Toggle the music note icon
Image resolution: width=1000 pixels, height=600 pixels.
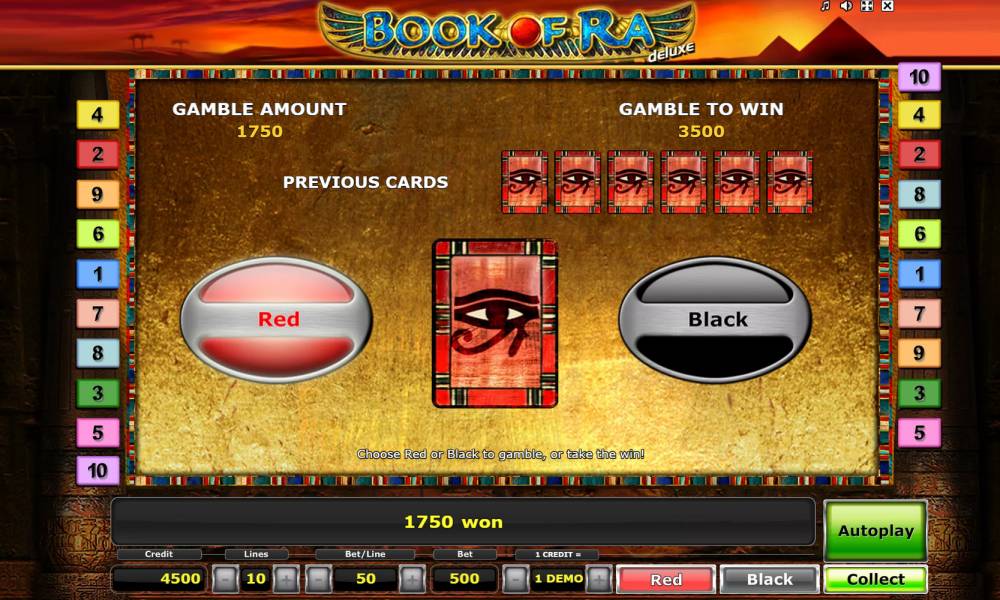(x=826, y=6)
